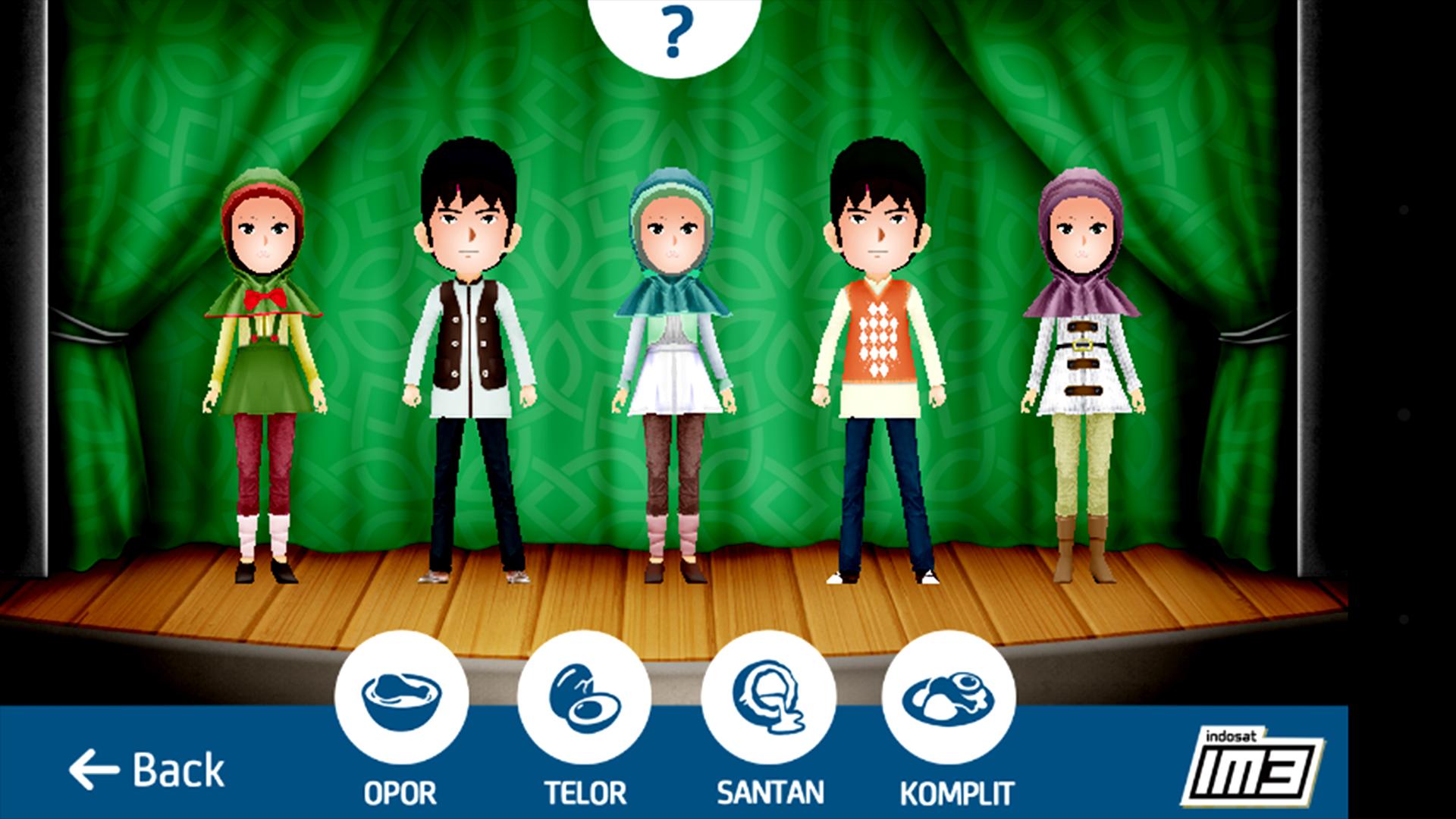Pick the SANTAN coconut milk option

[768, 698]
